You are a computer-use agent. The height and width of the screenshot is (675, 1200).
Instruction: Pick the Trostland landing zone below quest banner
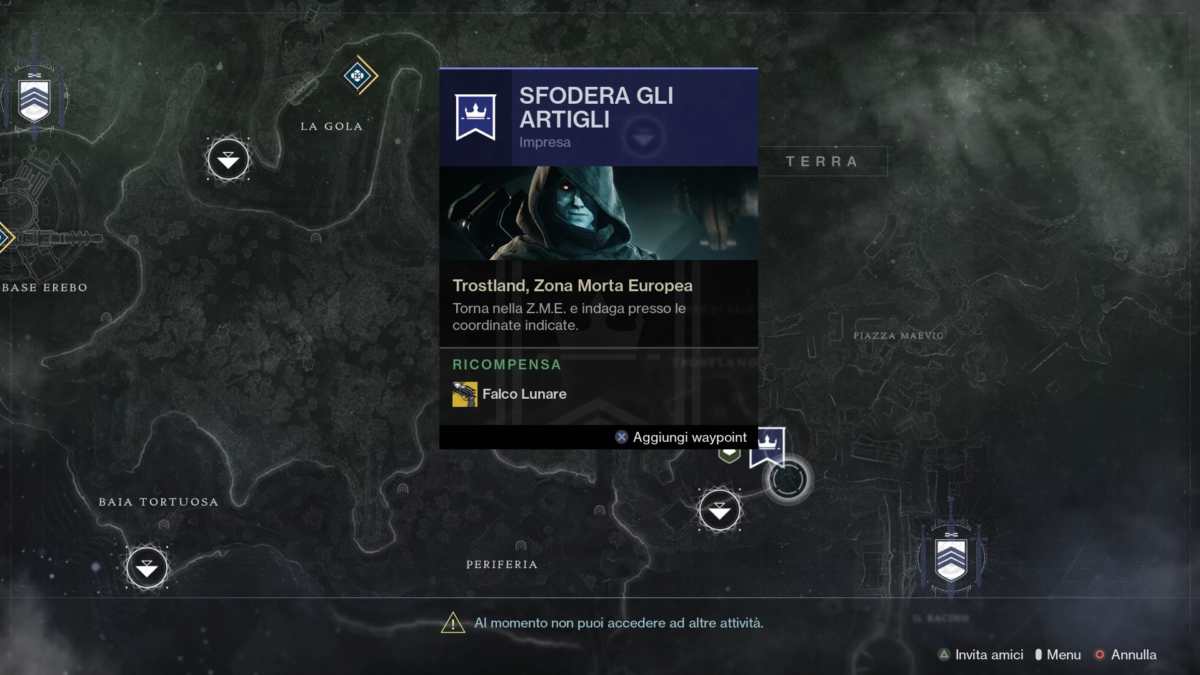pyautogui.click(x=719, y=511)
